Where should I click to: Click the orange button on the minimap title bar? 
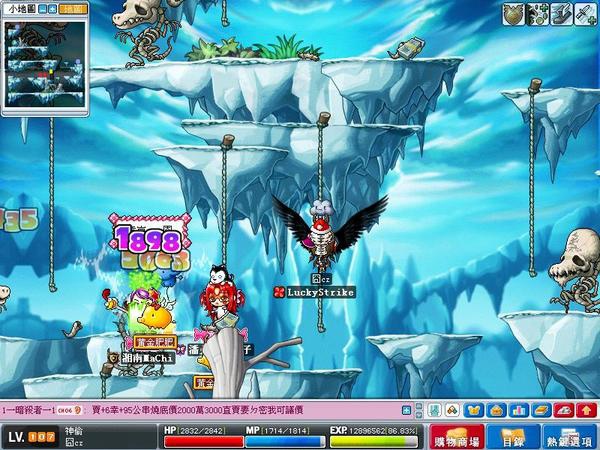coord(72,7)
